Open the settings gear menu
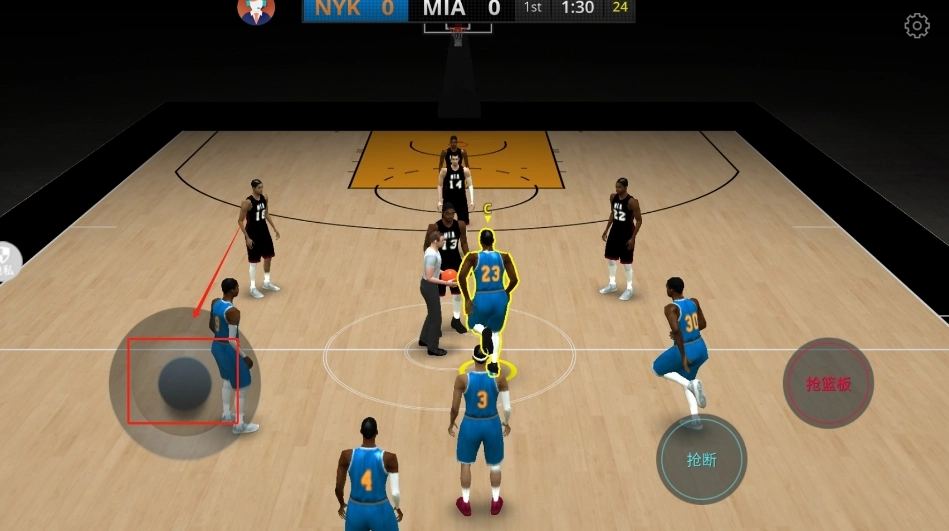The image size is (949, 531). click(x=917, y=26)
